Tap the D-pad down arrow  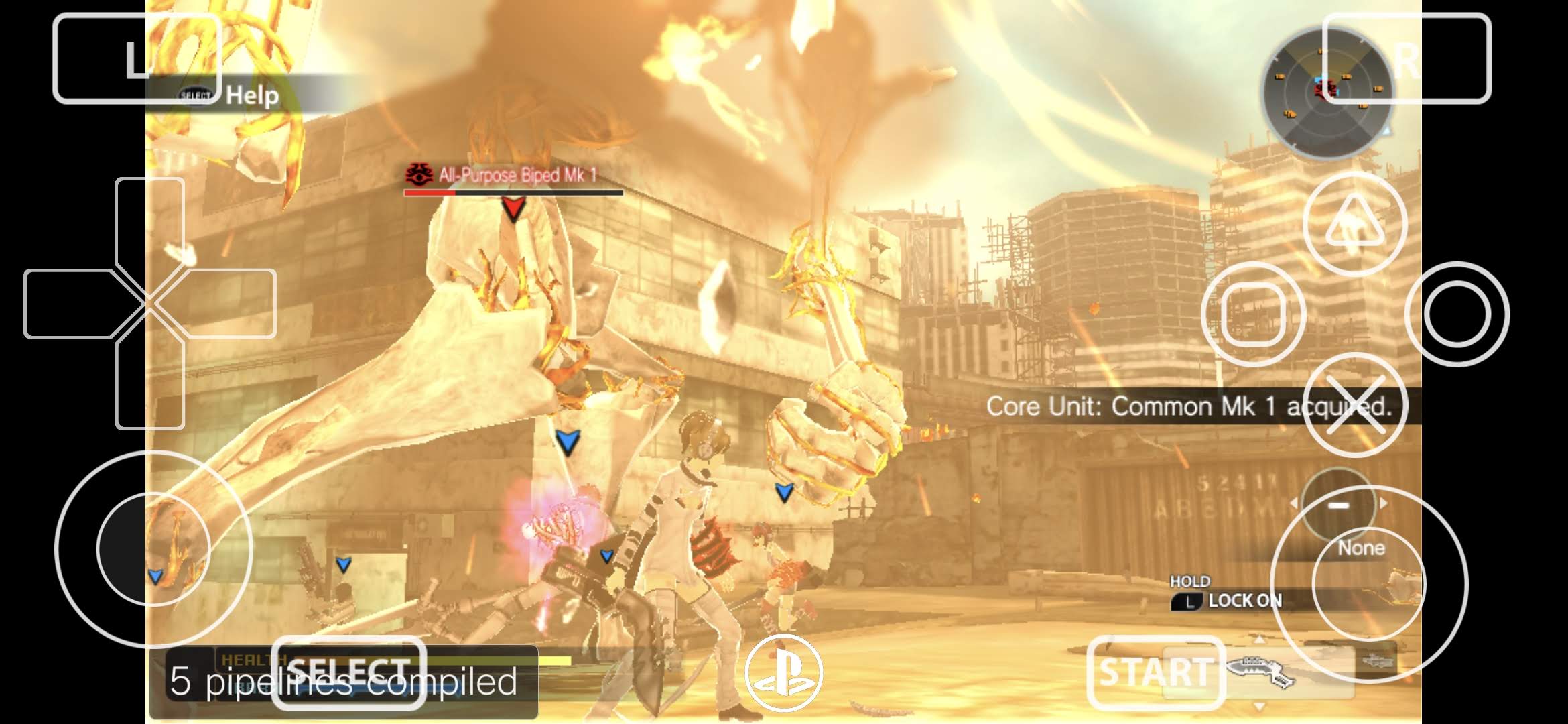(x=149, y=385)
